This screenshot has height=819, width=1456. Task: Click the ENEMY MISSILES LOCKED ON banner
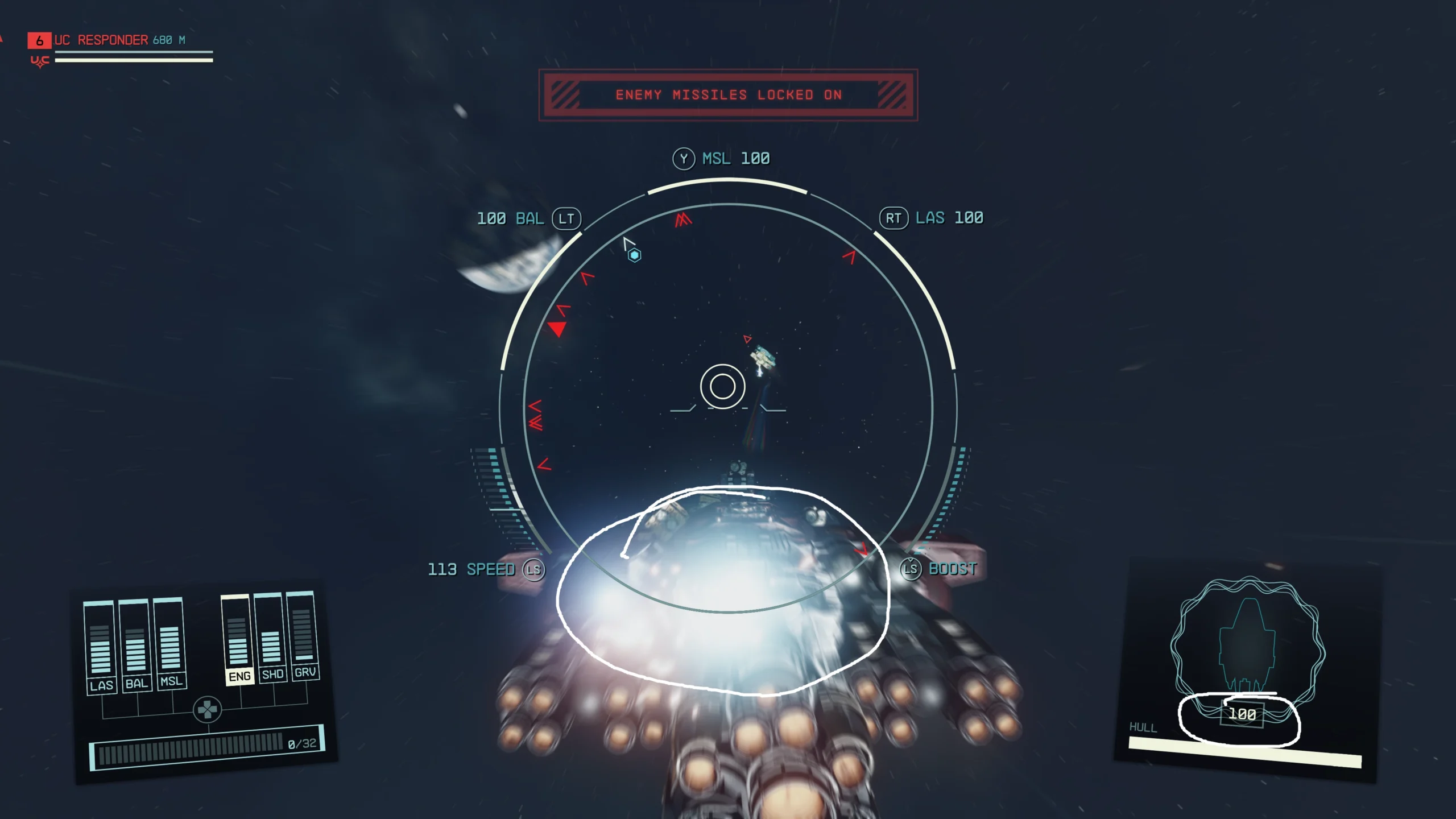pyautogui.click(x=728, y=95)
